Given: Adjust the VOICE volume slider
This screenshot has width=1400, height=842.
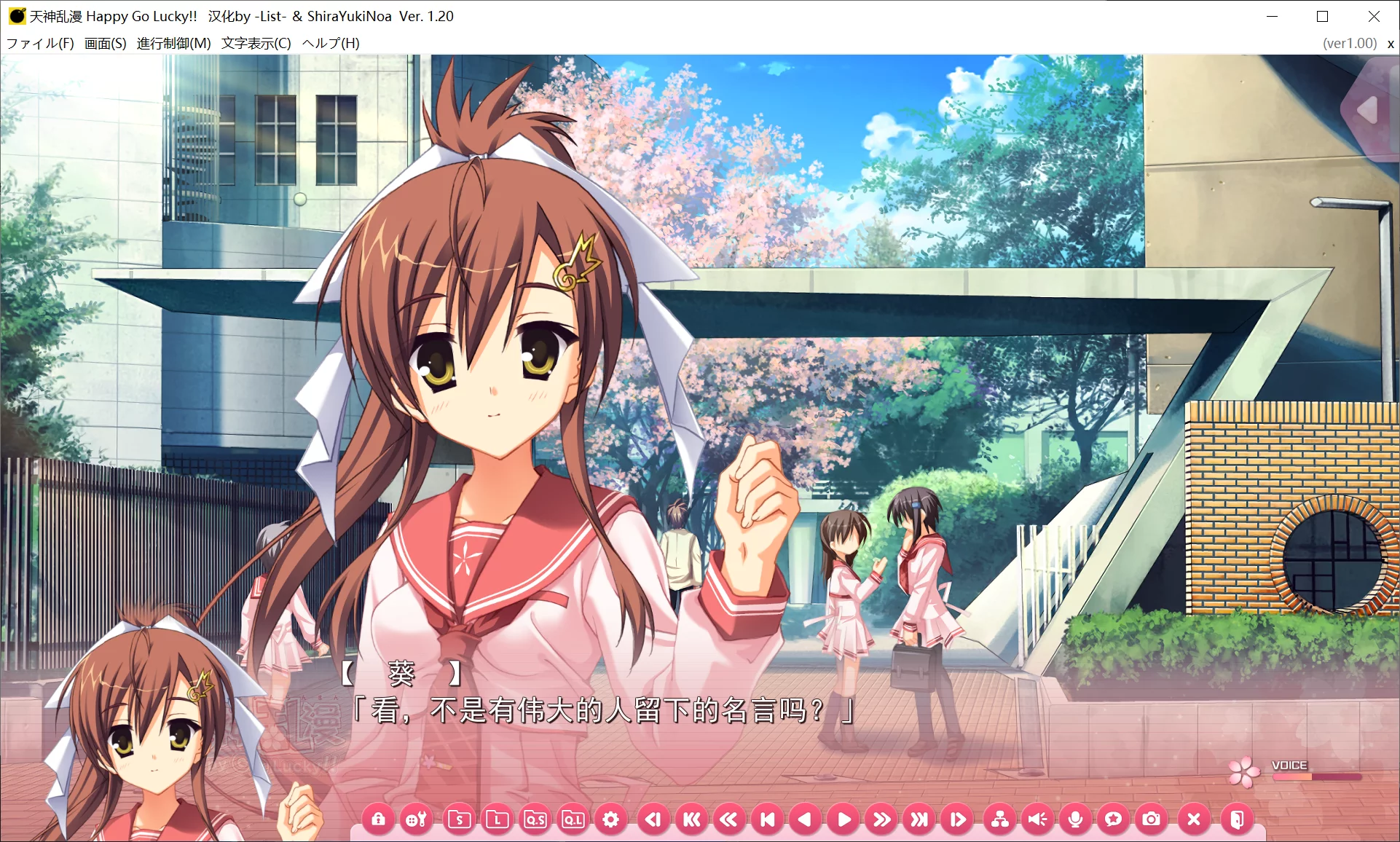Looking at the screenshot, I should click(1317, 776).
